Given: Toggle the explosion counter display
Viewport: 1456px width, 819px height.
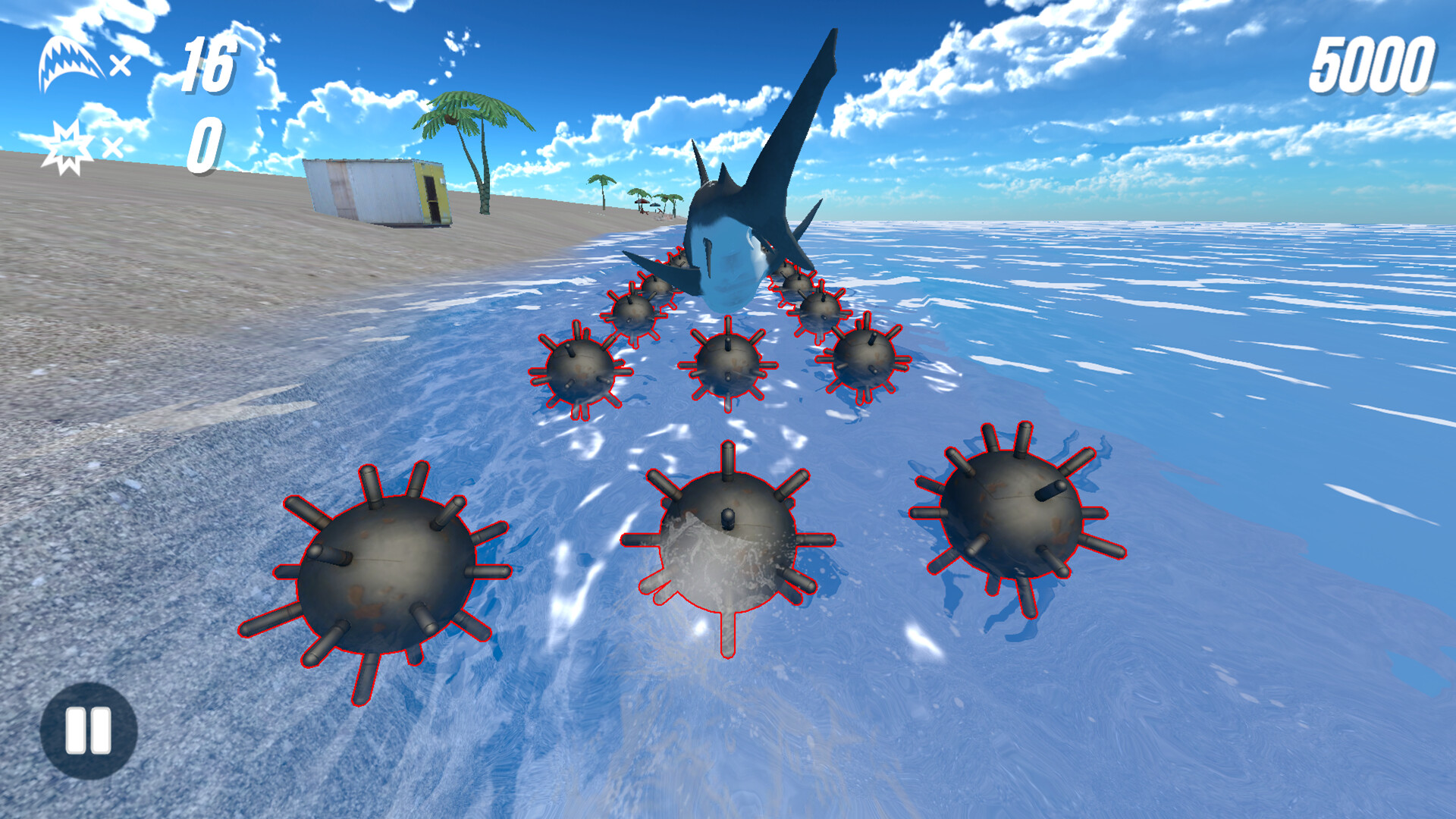Looking at the screenshot, I should (205, 143).
